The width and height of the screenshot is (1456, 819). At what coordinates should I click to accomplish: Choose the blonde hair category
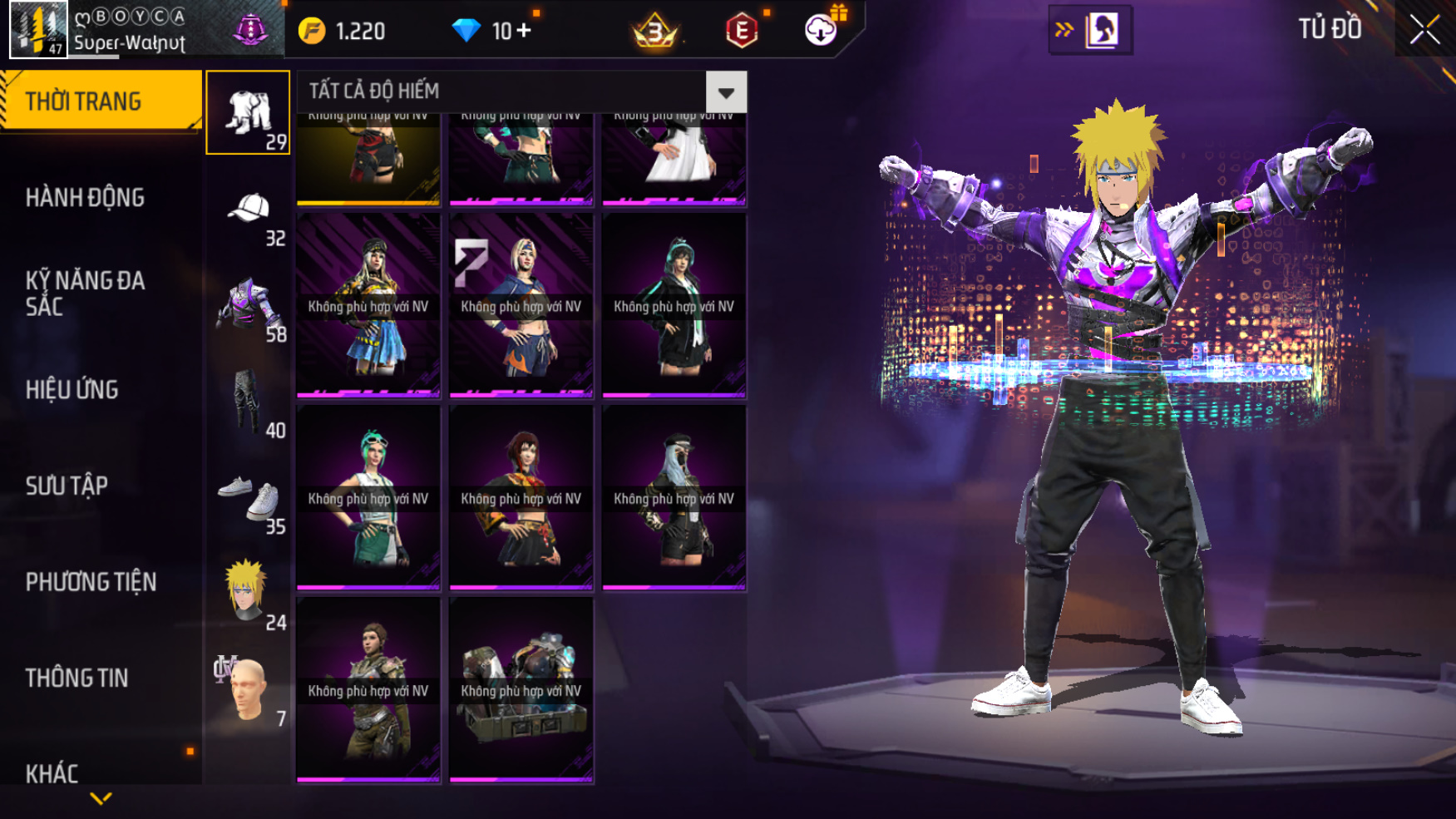point(248,594)
